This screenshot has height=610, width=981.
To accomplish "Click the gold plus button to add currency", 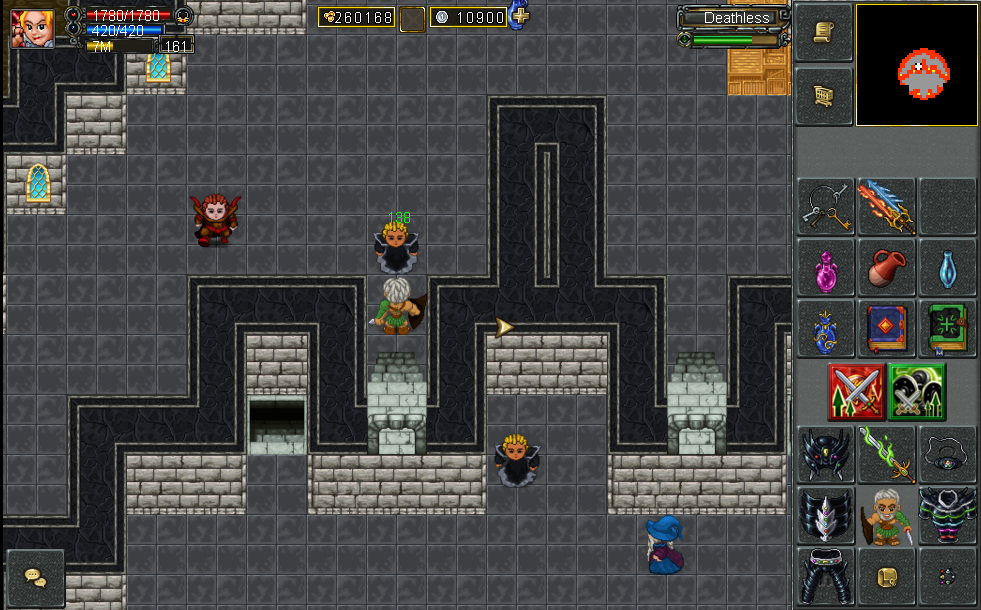I will pos(520,16).
